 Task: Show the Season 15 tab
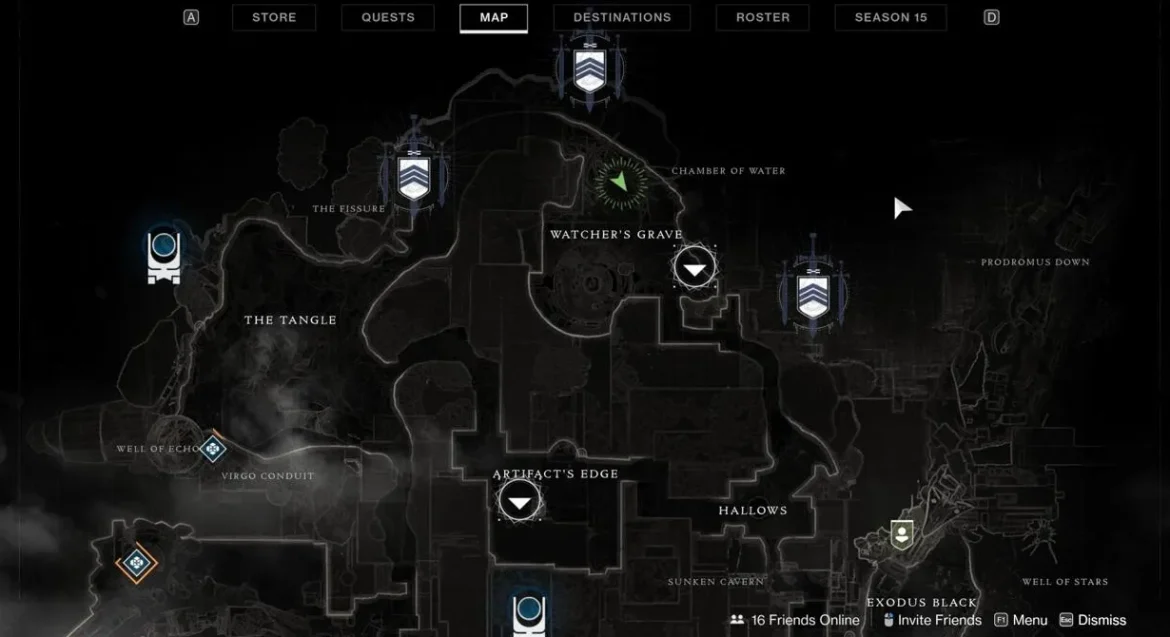click(890, 17)
